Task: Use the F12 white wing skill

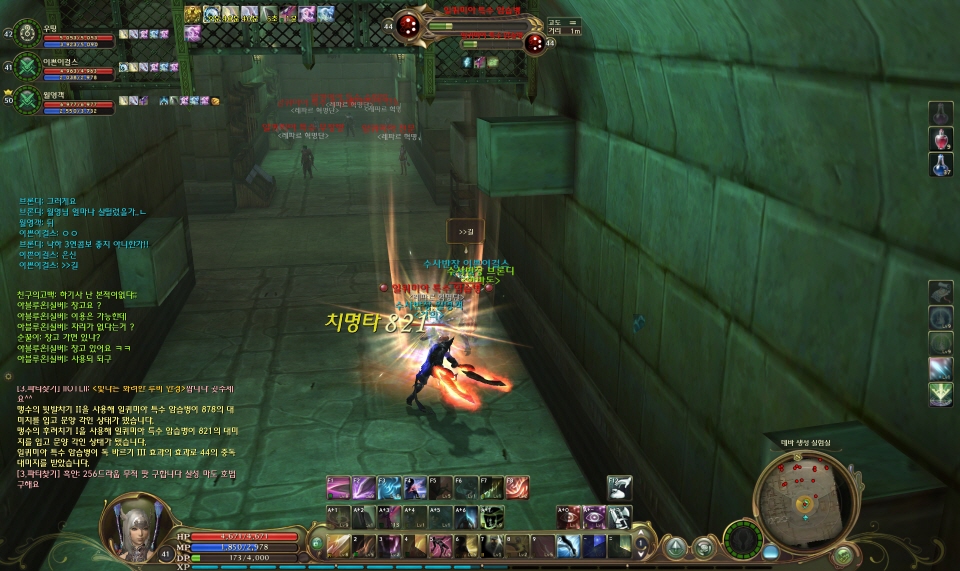Action: point(620,487)
